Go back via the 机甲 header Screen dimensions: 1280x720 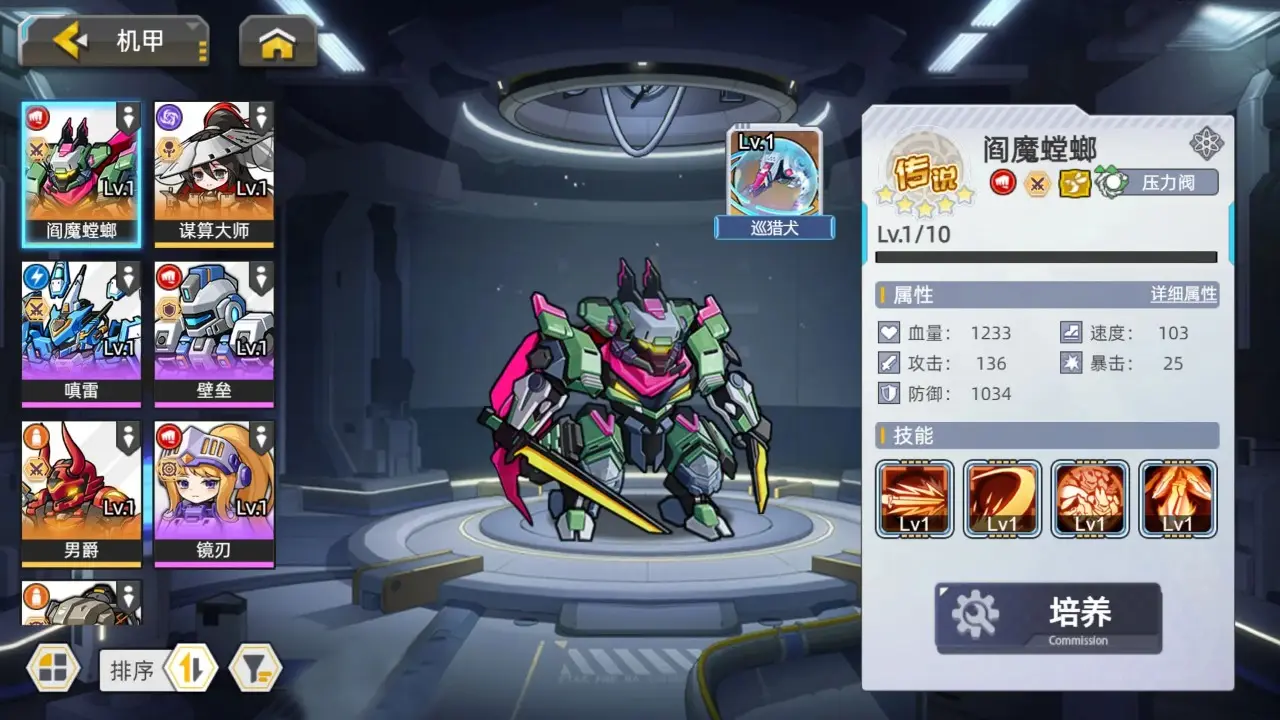[113, 41]
